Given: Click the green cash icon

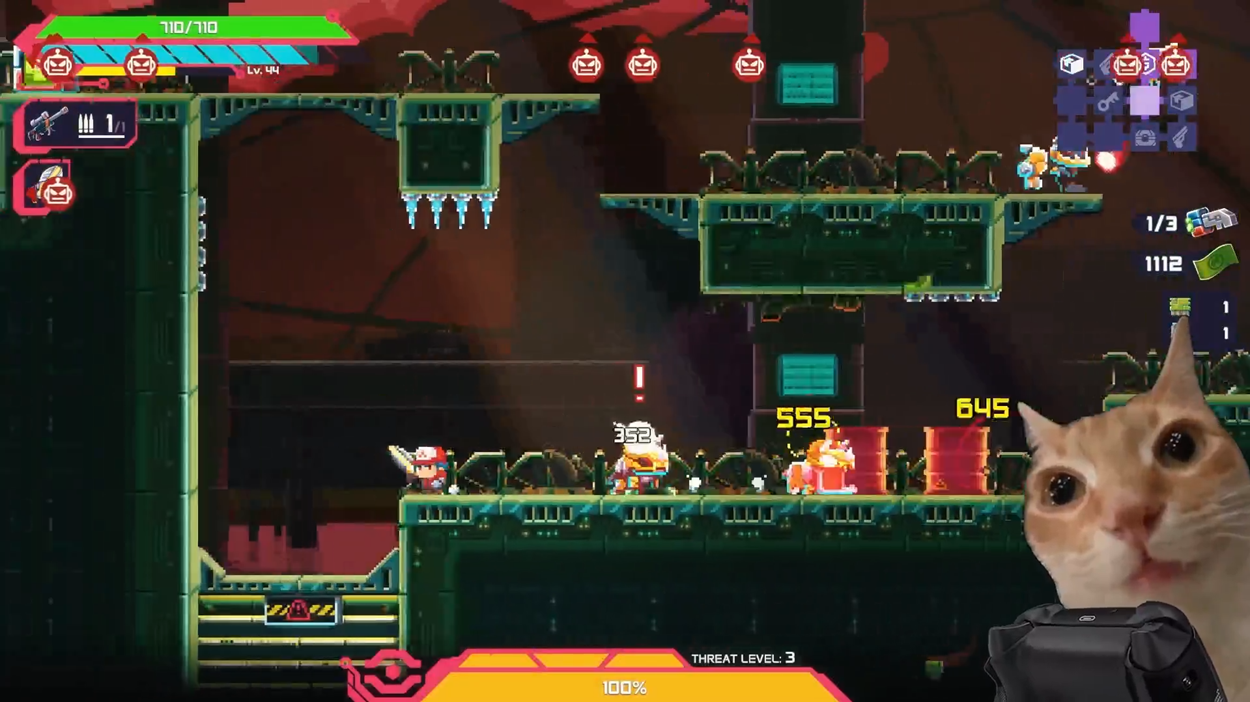Looking at the screenshot, I should 1215,262.
